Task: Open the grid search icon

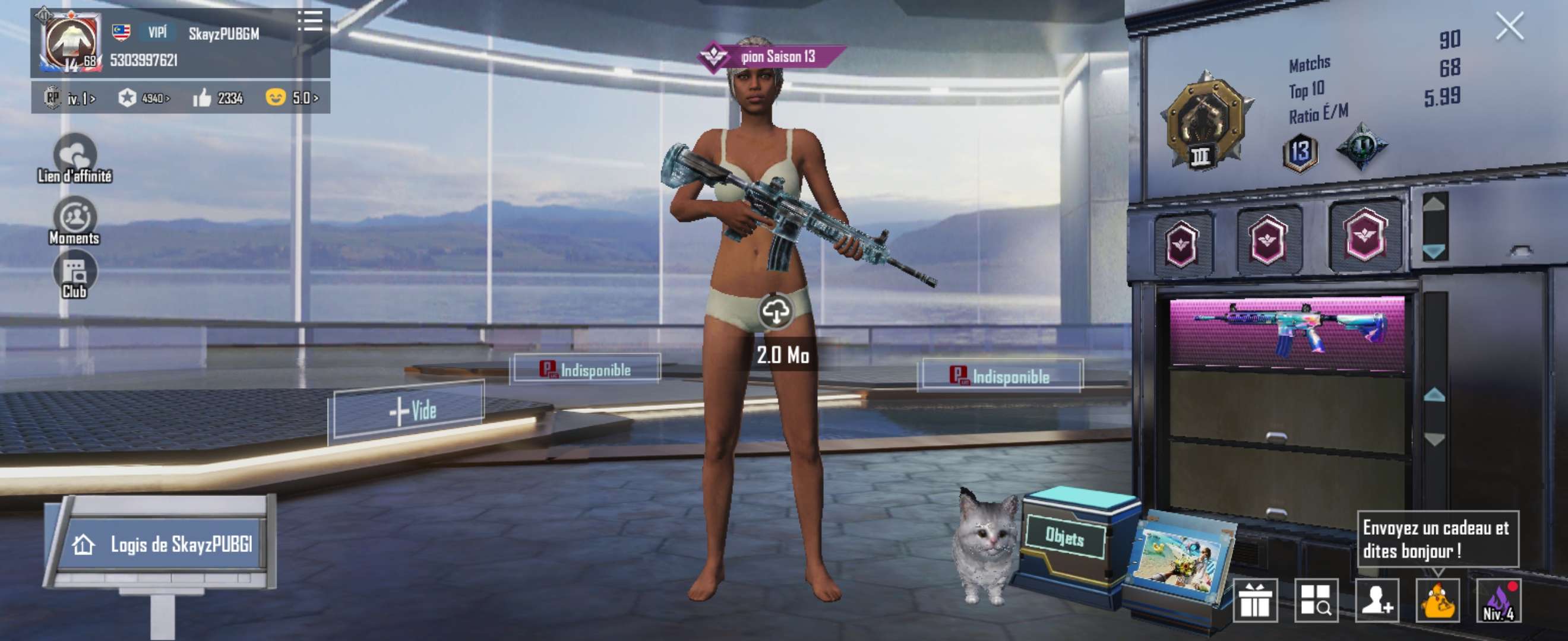Action: pos(1316,601)
